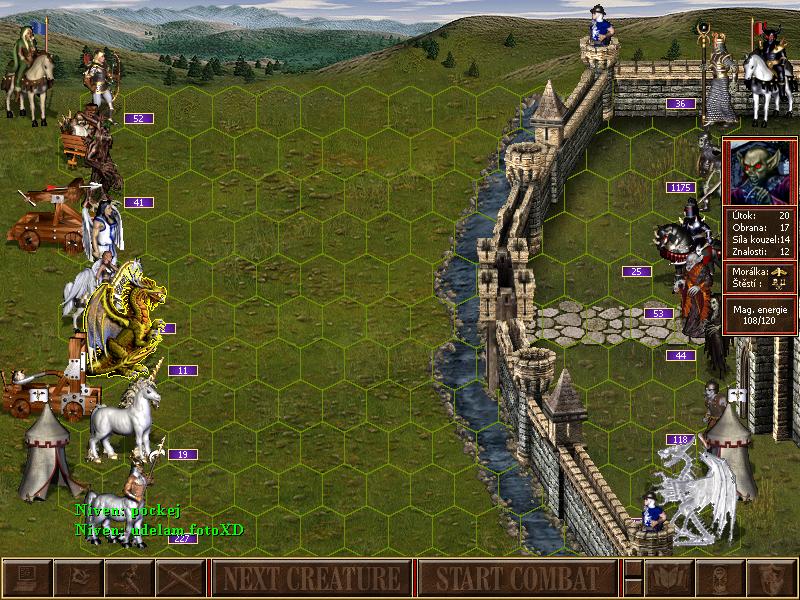This screenshot has width=800, height=600.
Task: Surrender using the flag icon button
Action: [x=77, y=578]
